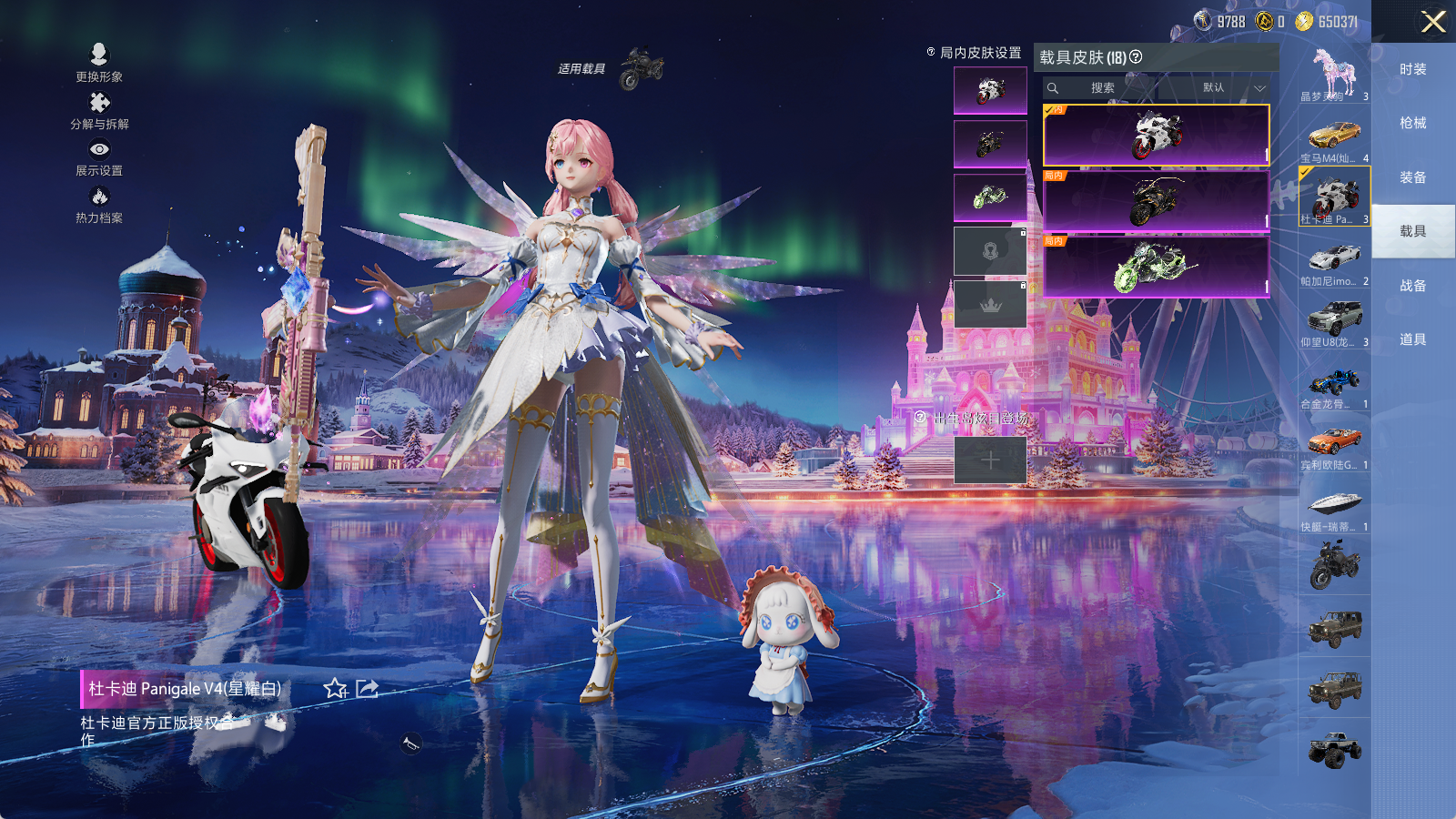Open the 装备 tab

[x=1412, y=177]
